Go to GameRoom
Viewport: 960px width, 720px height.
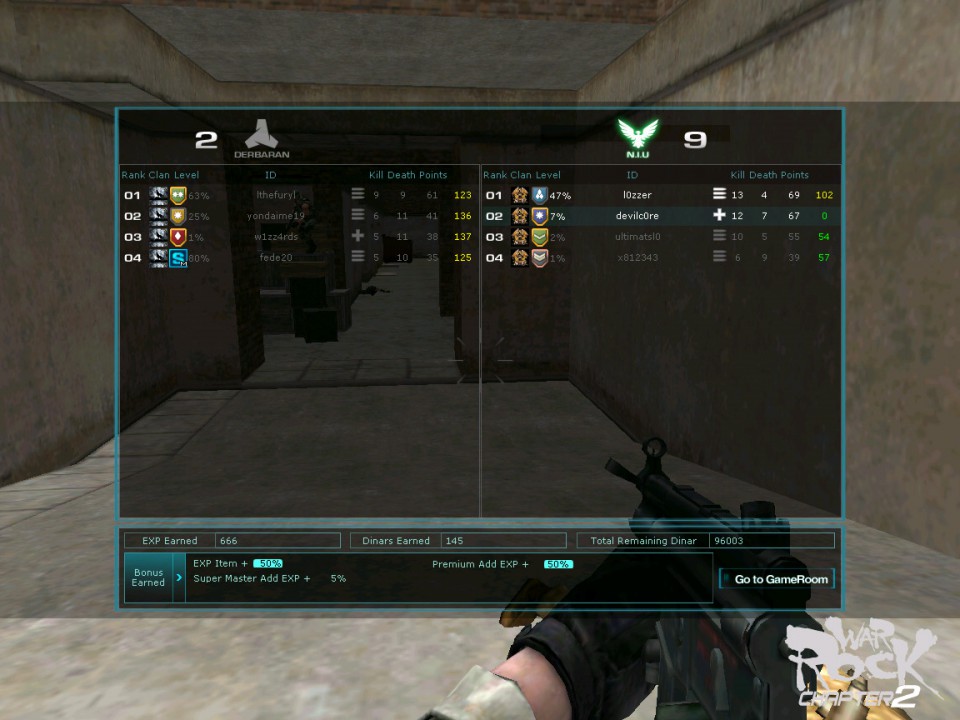(x=776, y=579)
